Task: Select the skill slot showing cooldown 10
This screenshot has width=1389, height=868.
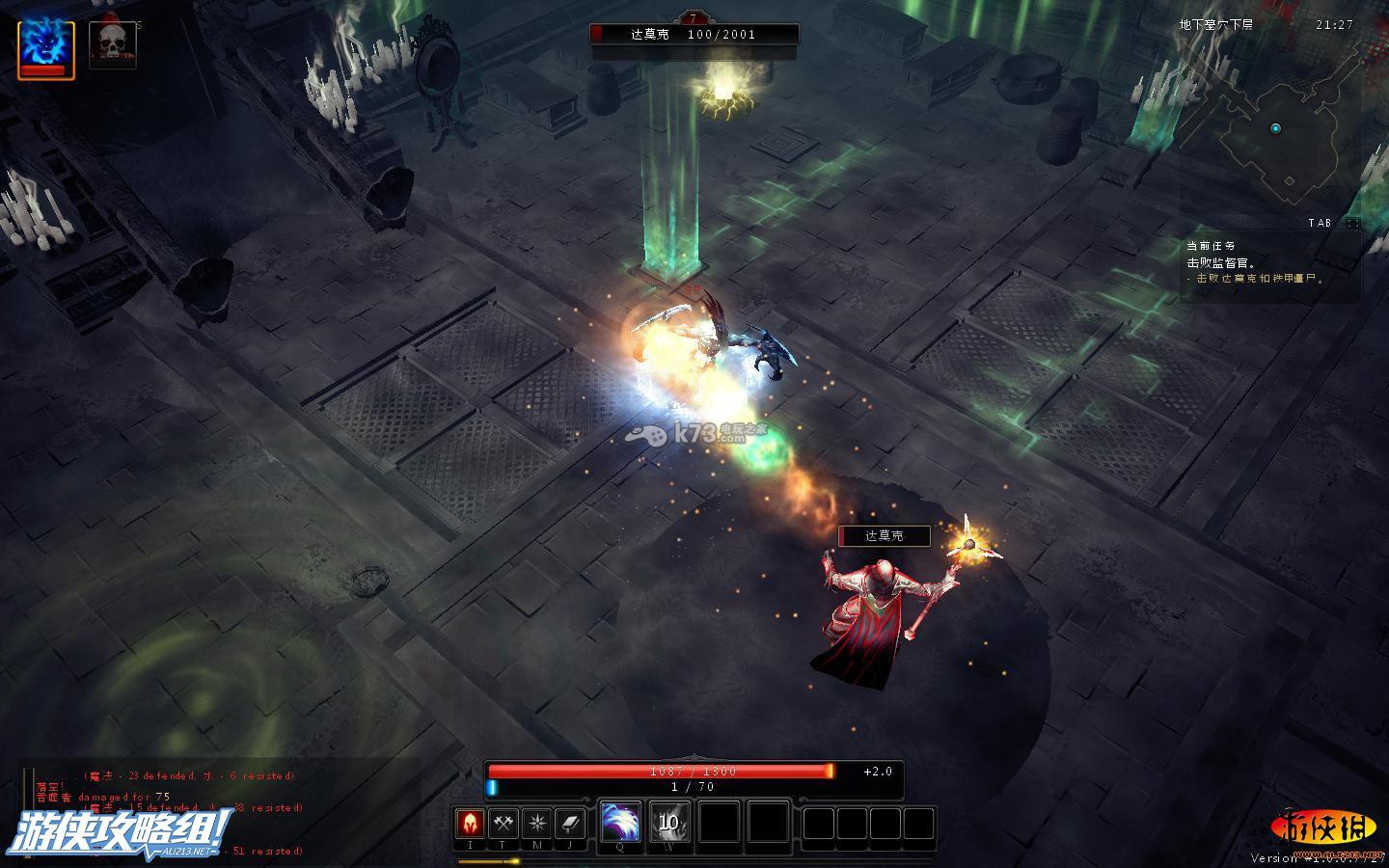Action: tap(669, 823)
